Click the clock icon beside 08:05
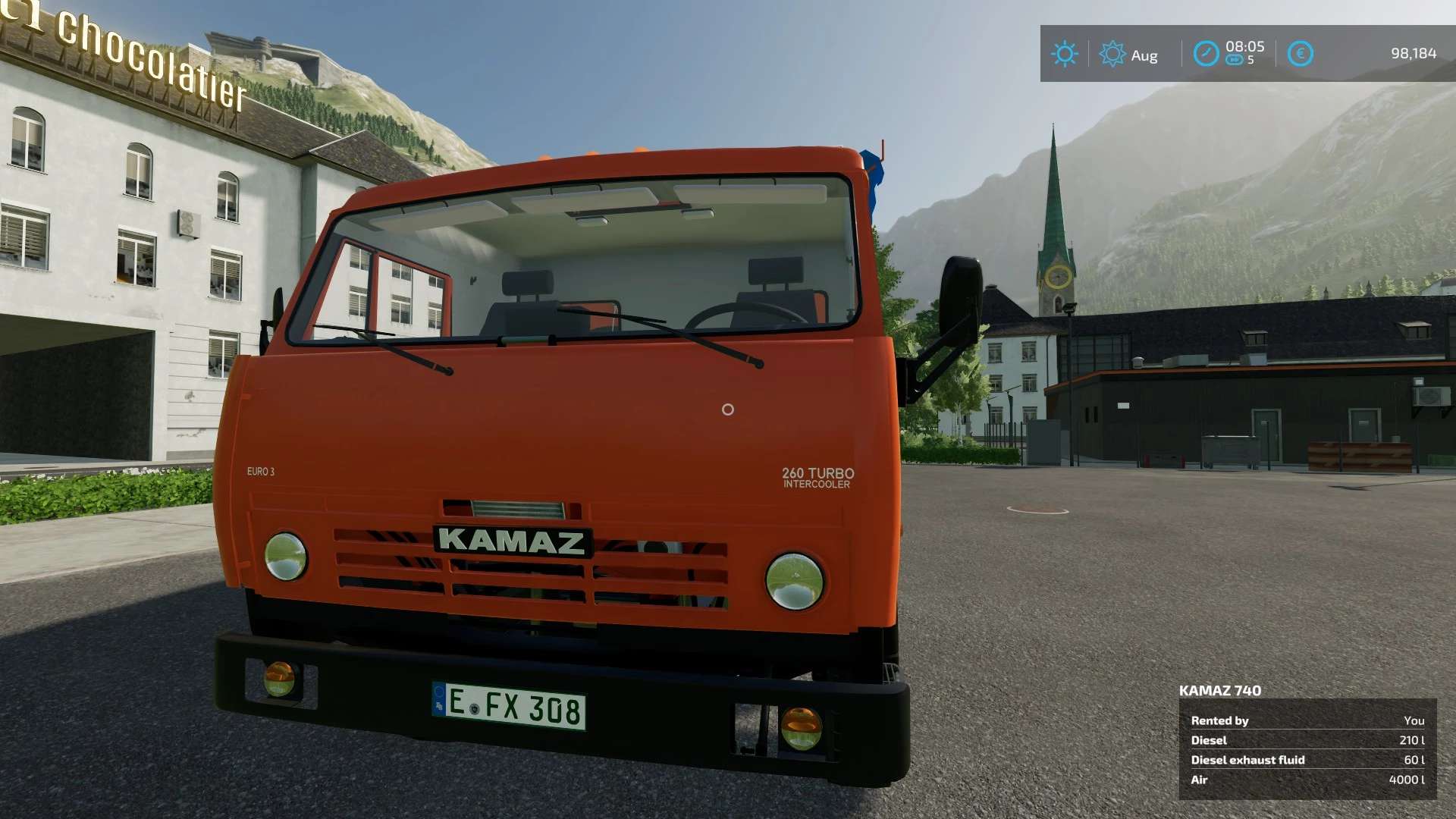 click(1206, 54)
